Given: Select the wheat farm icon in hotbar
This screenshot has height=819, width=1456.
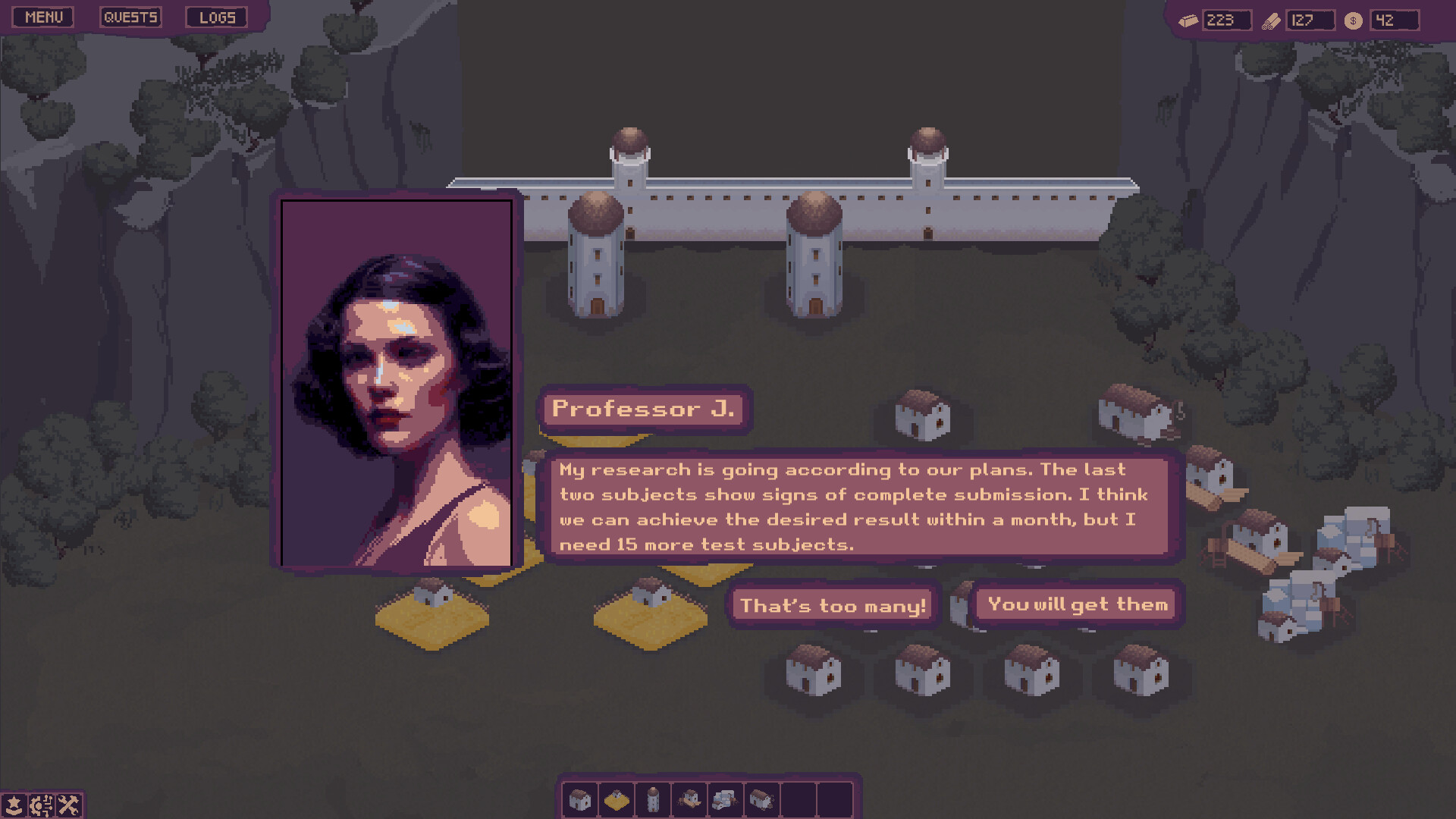Looking at the screenshot, I should point(617,798).
